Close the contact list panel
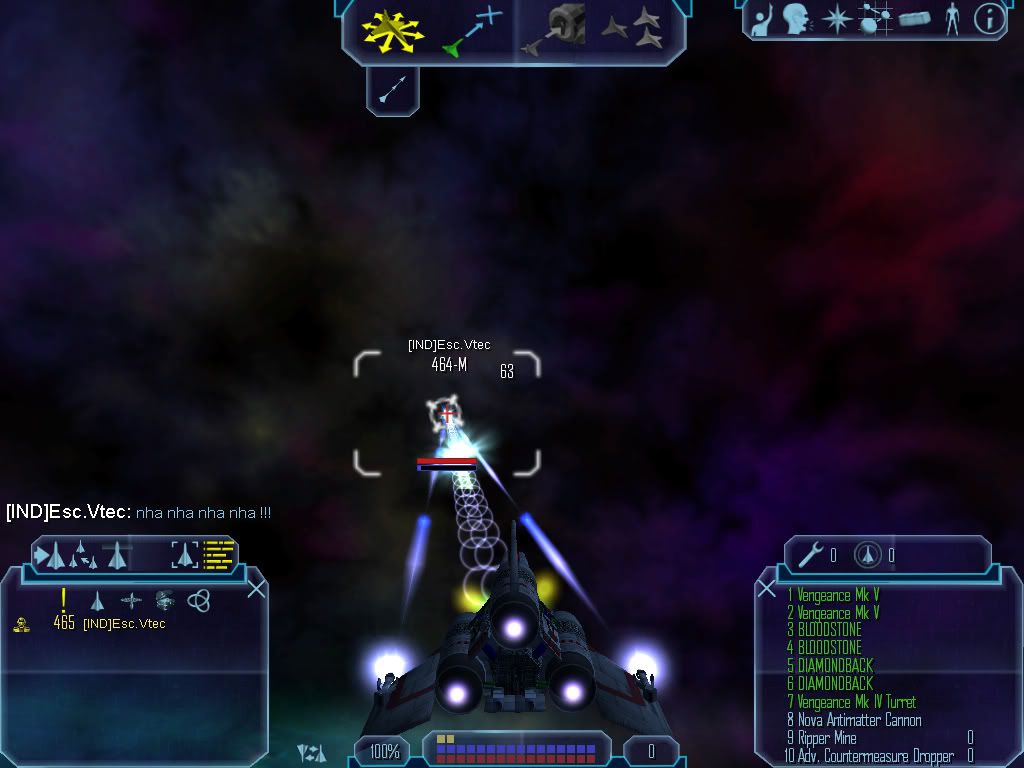This screenshot has height=768, width=1024. click(x=256, y=589)
